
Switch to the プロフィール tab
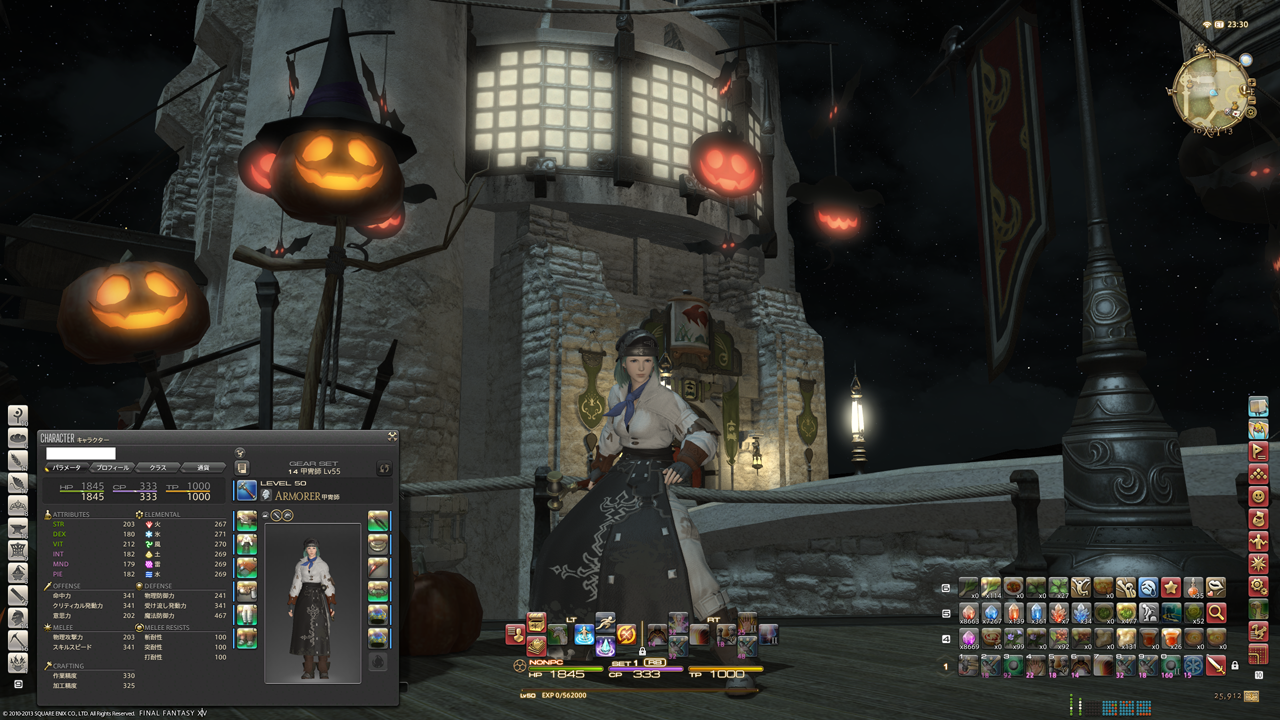tap(111, 467)
